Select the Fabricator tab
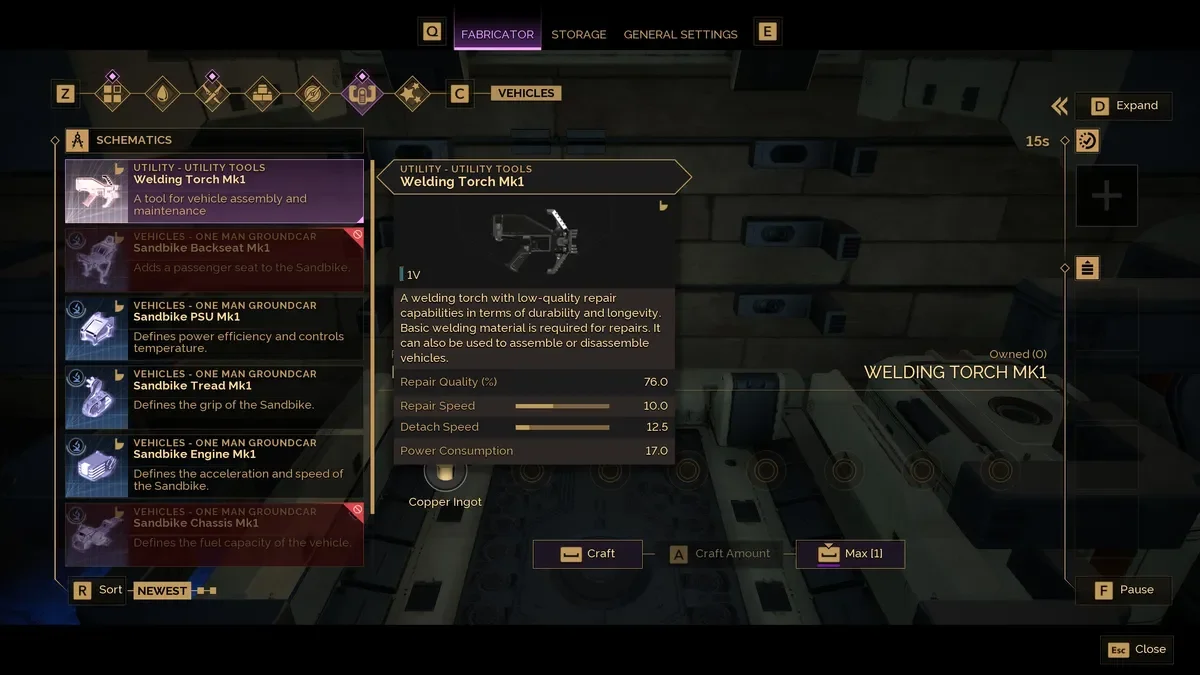Viewport: 1200px width, 675px height. [x=497, y=34]
